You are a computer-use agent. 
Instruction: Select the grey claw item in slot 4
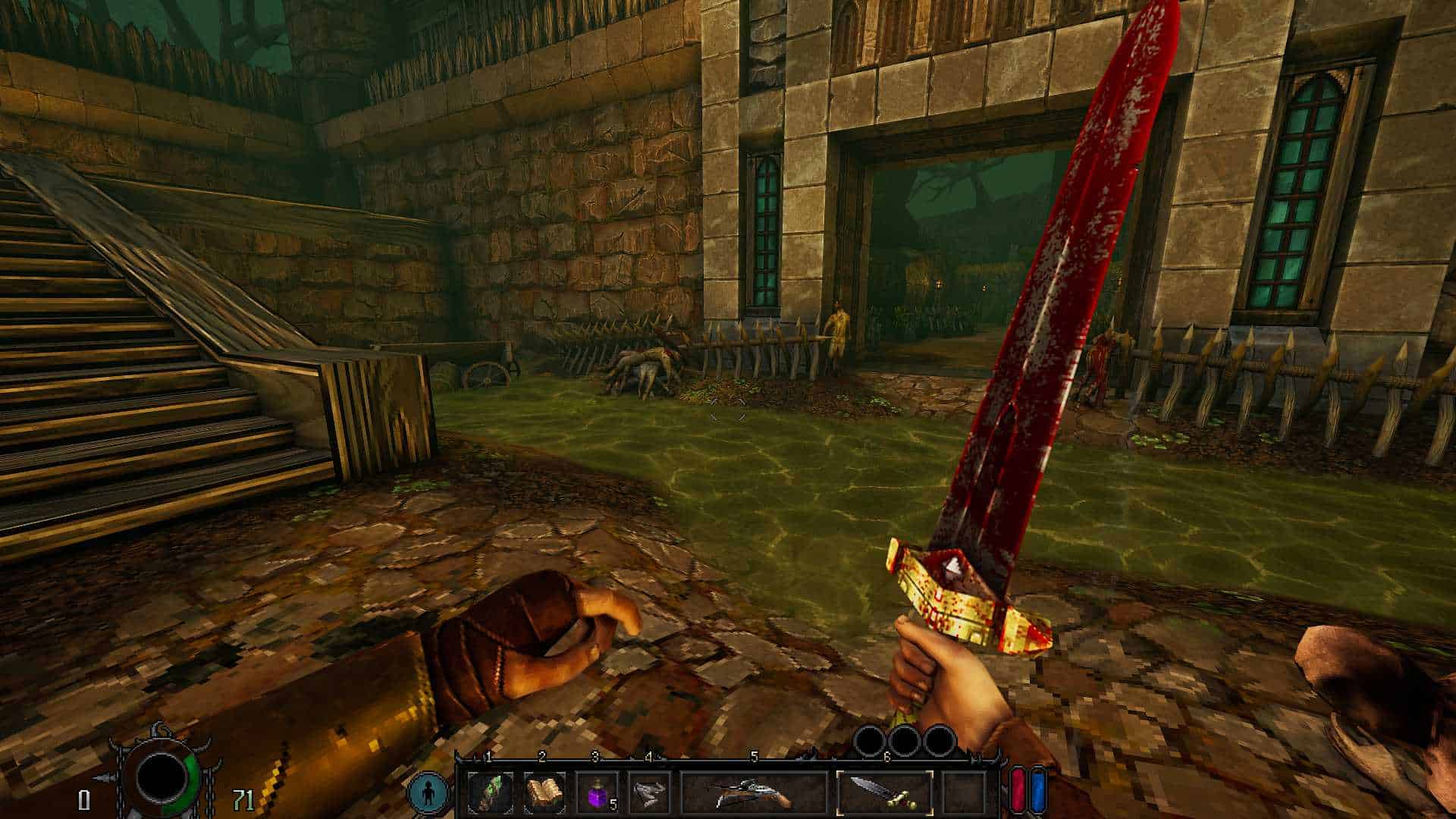click(649, 793)
